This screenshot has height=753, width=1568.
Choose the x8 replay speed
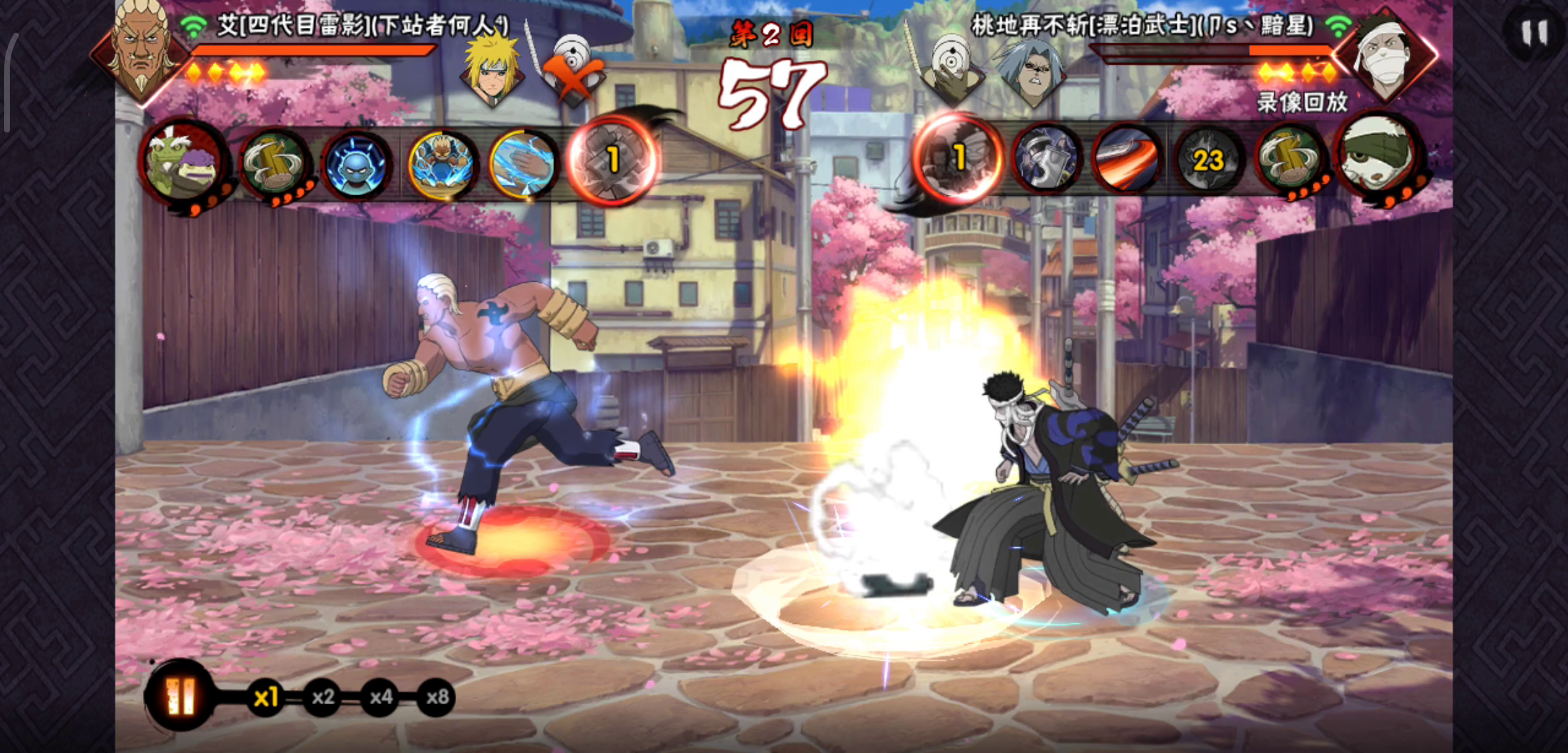437,697
